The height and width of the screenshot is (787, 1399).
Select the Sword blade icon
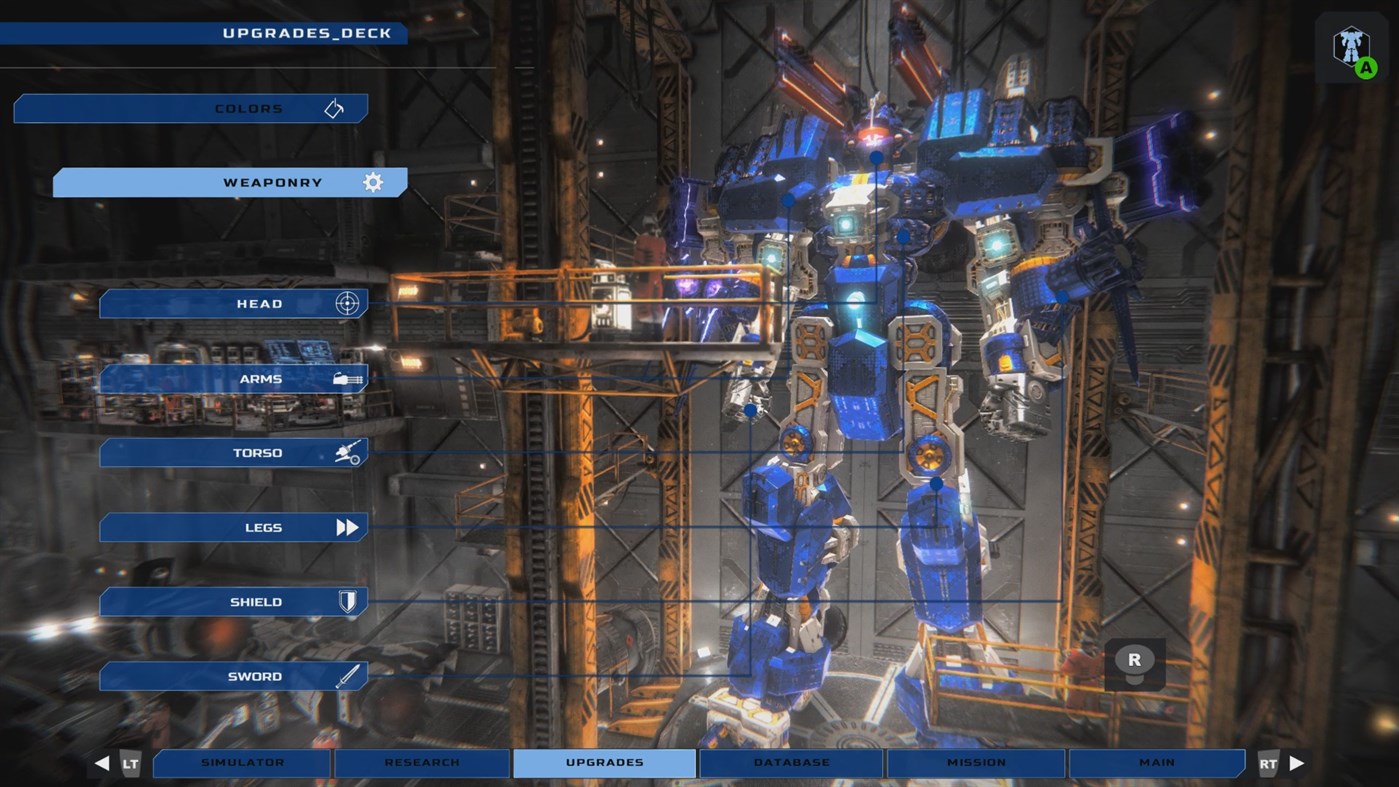pyautogui.click(x=347, y=676)
